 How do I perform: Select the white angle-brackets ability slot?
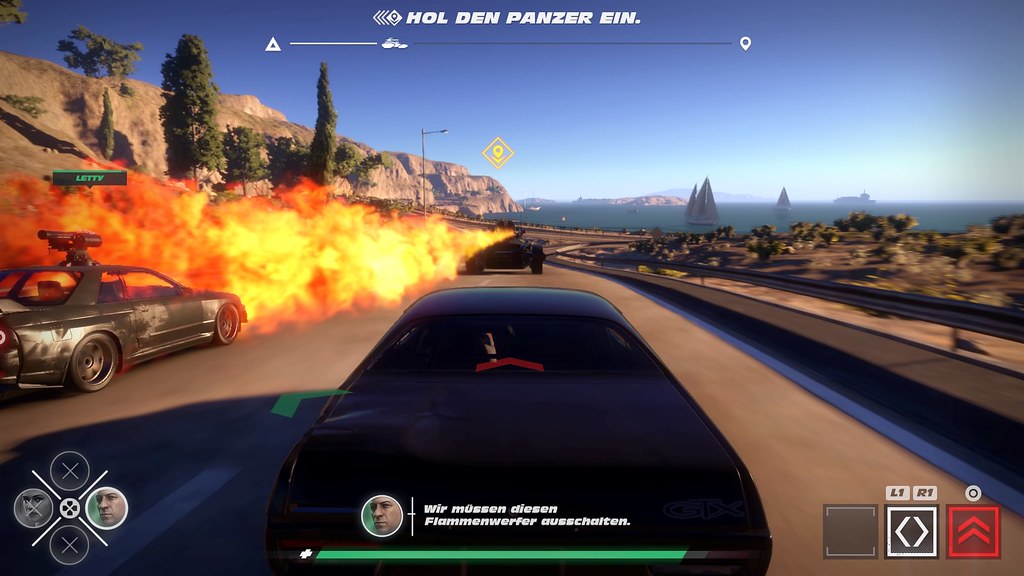click(x=911, y=531)
